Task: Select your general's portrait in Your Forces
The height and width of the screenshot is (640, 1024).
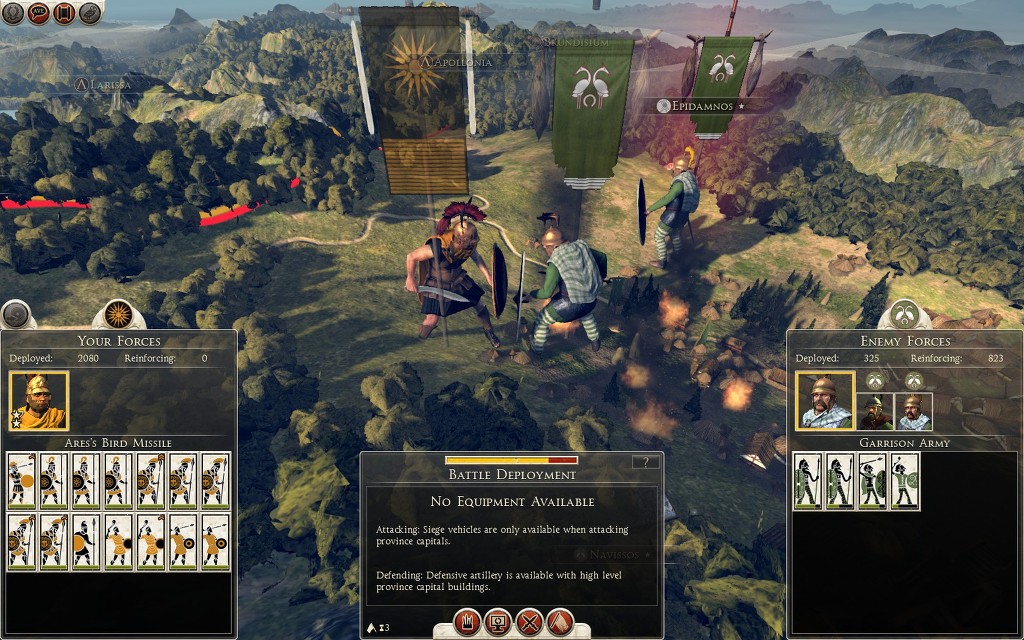Action: 39,401
